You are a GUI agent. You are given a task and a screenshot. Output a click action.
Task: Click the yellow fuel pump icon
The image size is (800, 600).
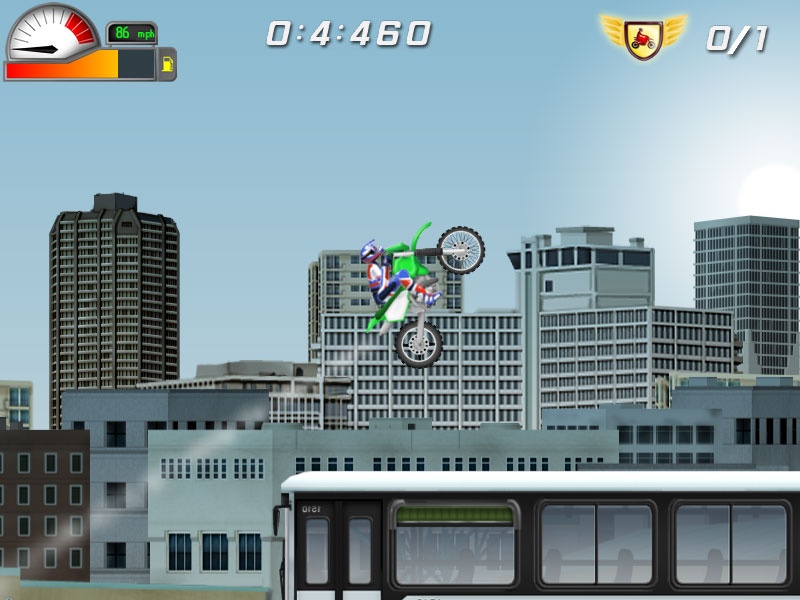167,66
